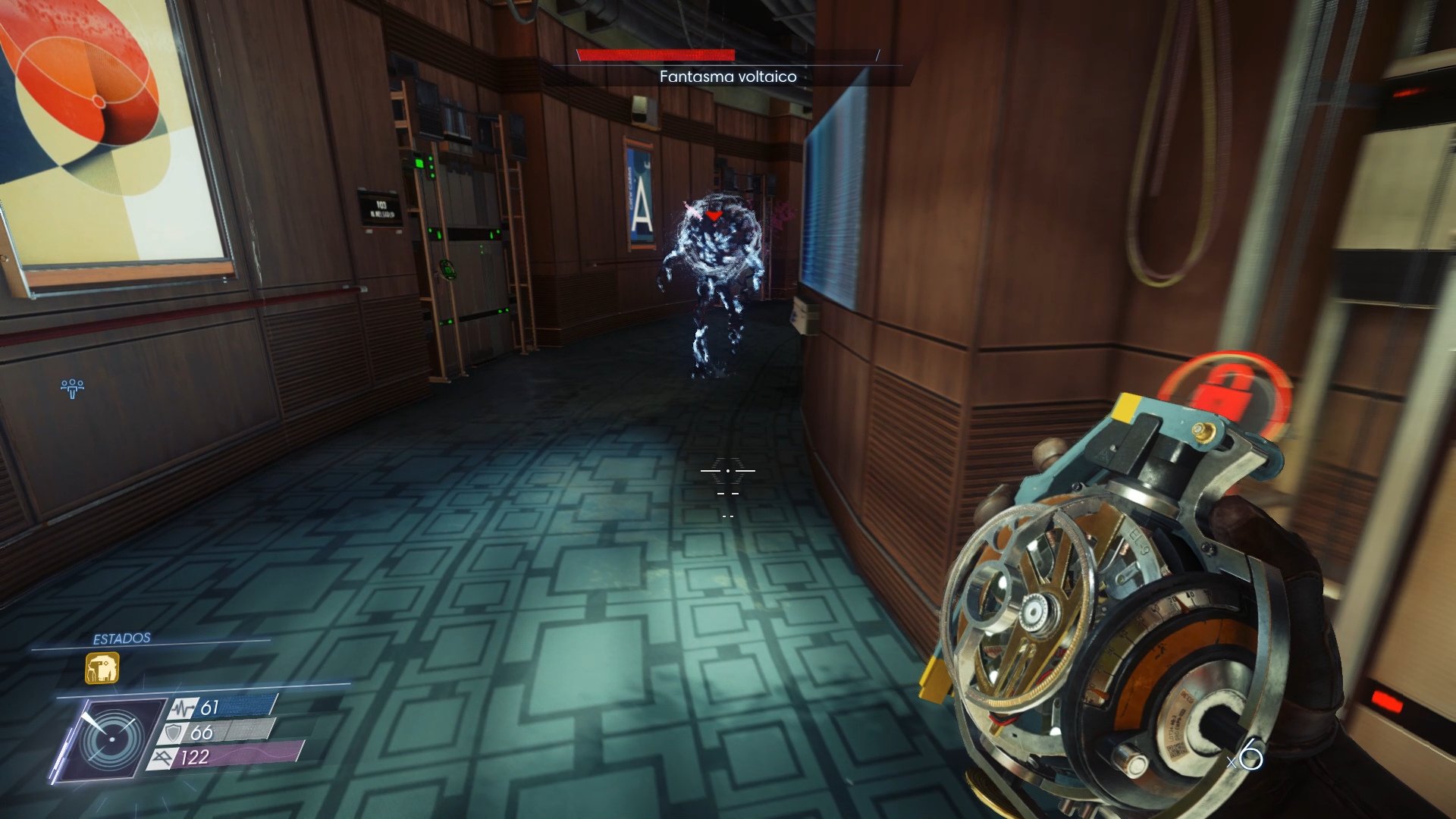Click the red lock icon on the grenade
1456x819 pixels.
(1225, 394)
